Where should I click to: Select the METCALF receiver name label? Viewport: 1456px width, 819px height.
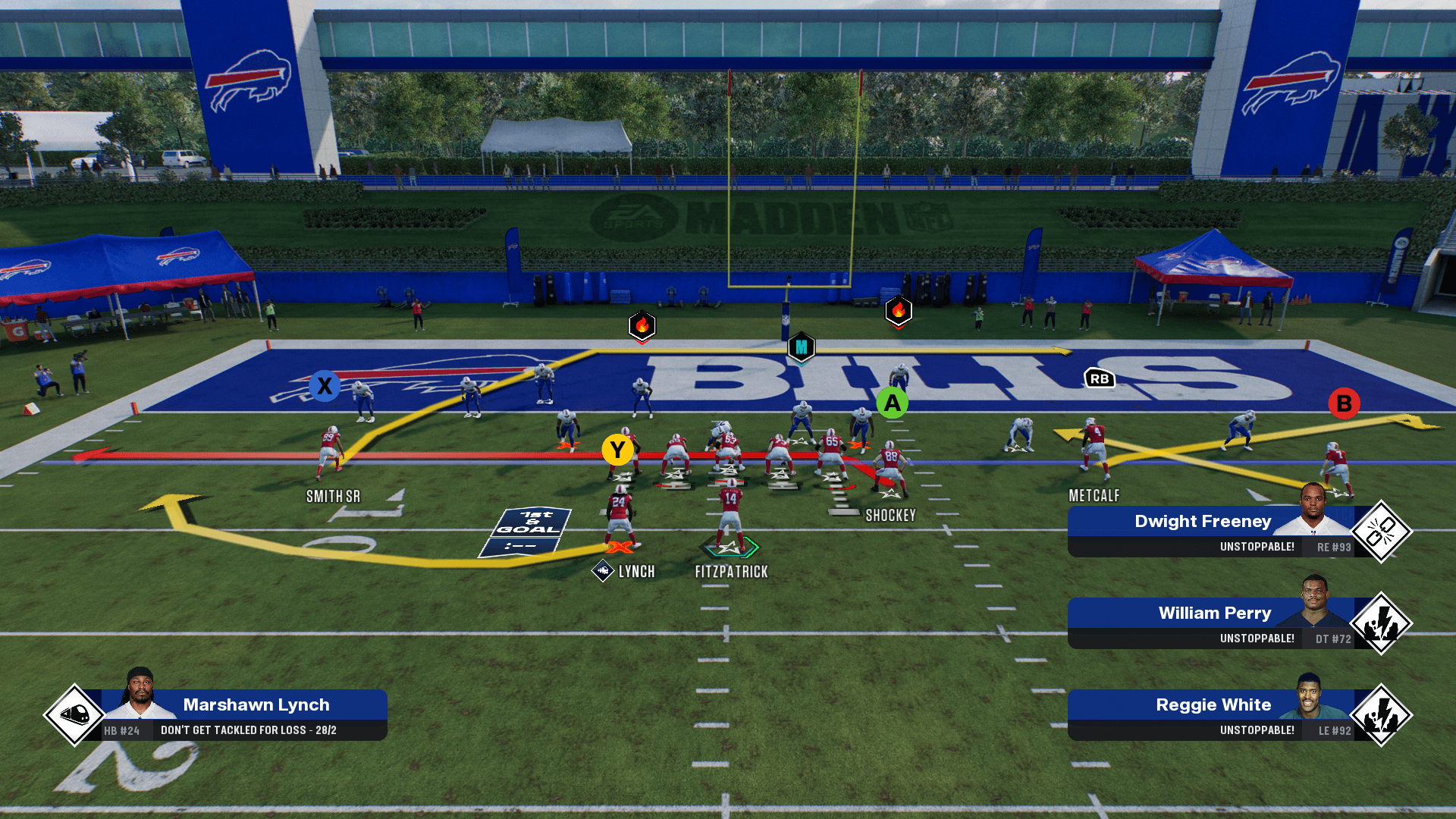point(1094,496)
